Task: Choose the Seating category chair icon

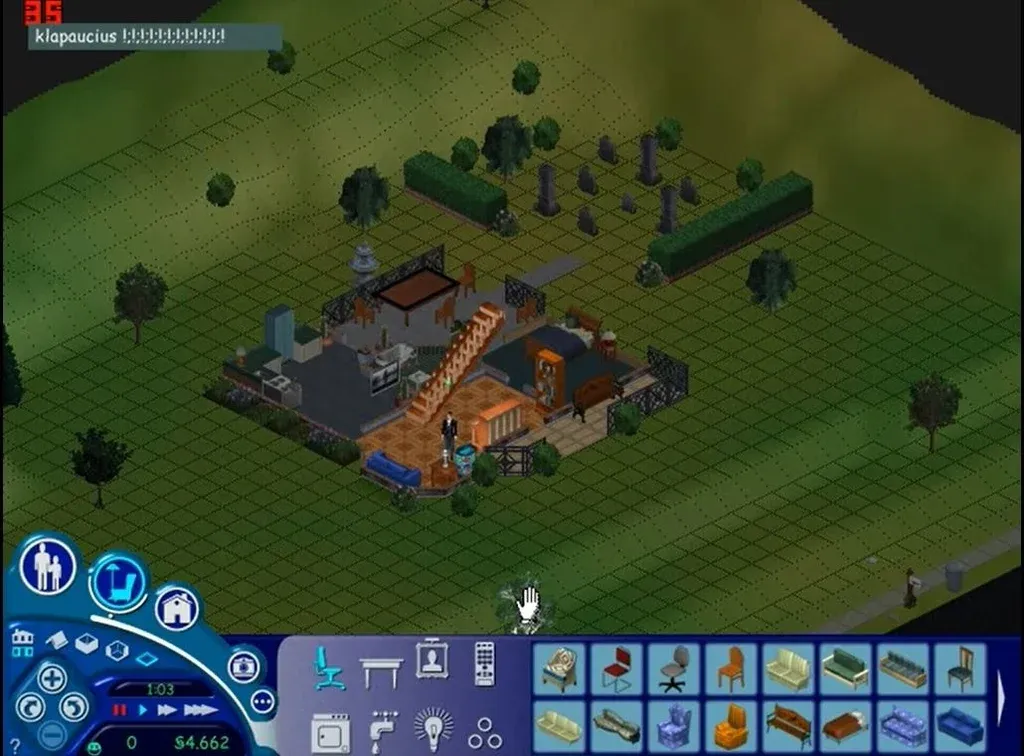Action: coord(329,667)
